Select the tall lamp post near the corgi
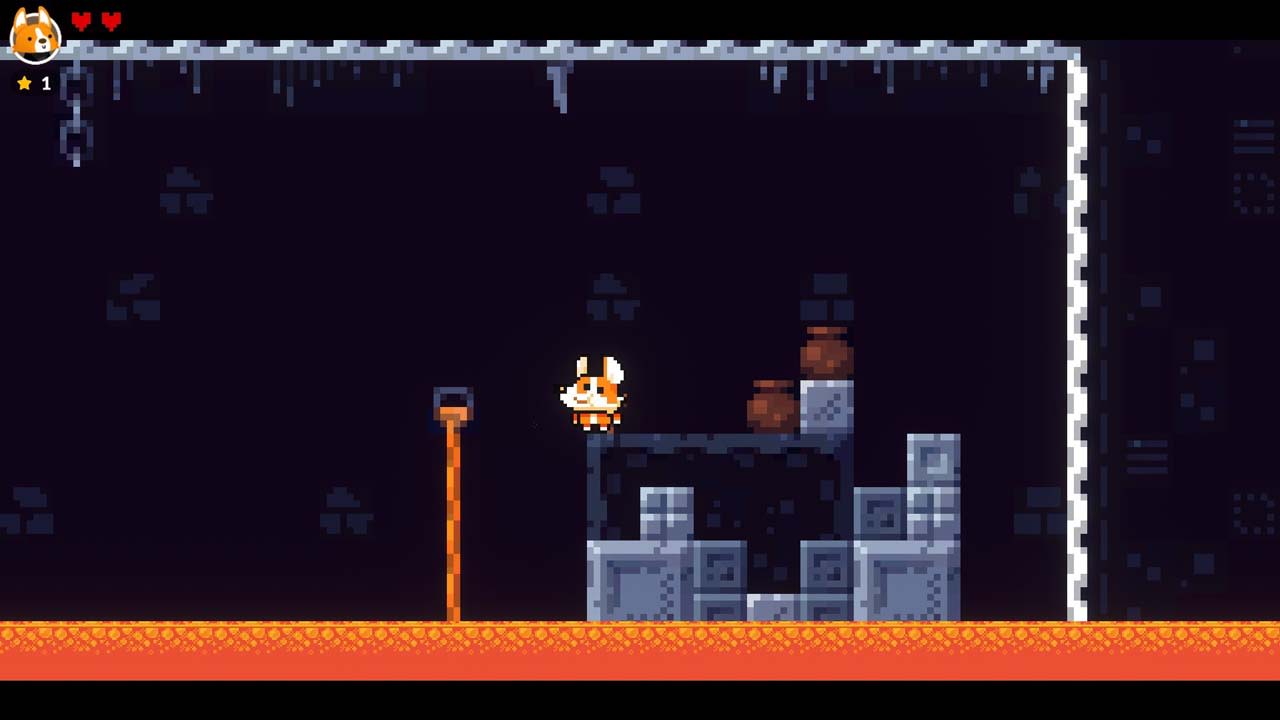The height and width of the screenshot is (720, 1280). (x=455, y=500)
